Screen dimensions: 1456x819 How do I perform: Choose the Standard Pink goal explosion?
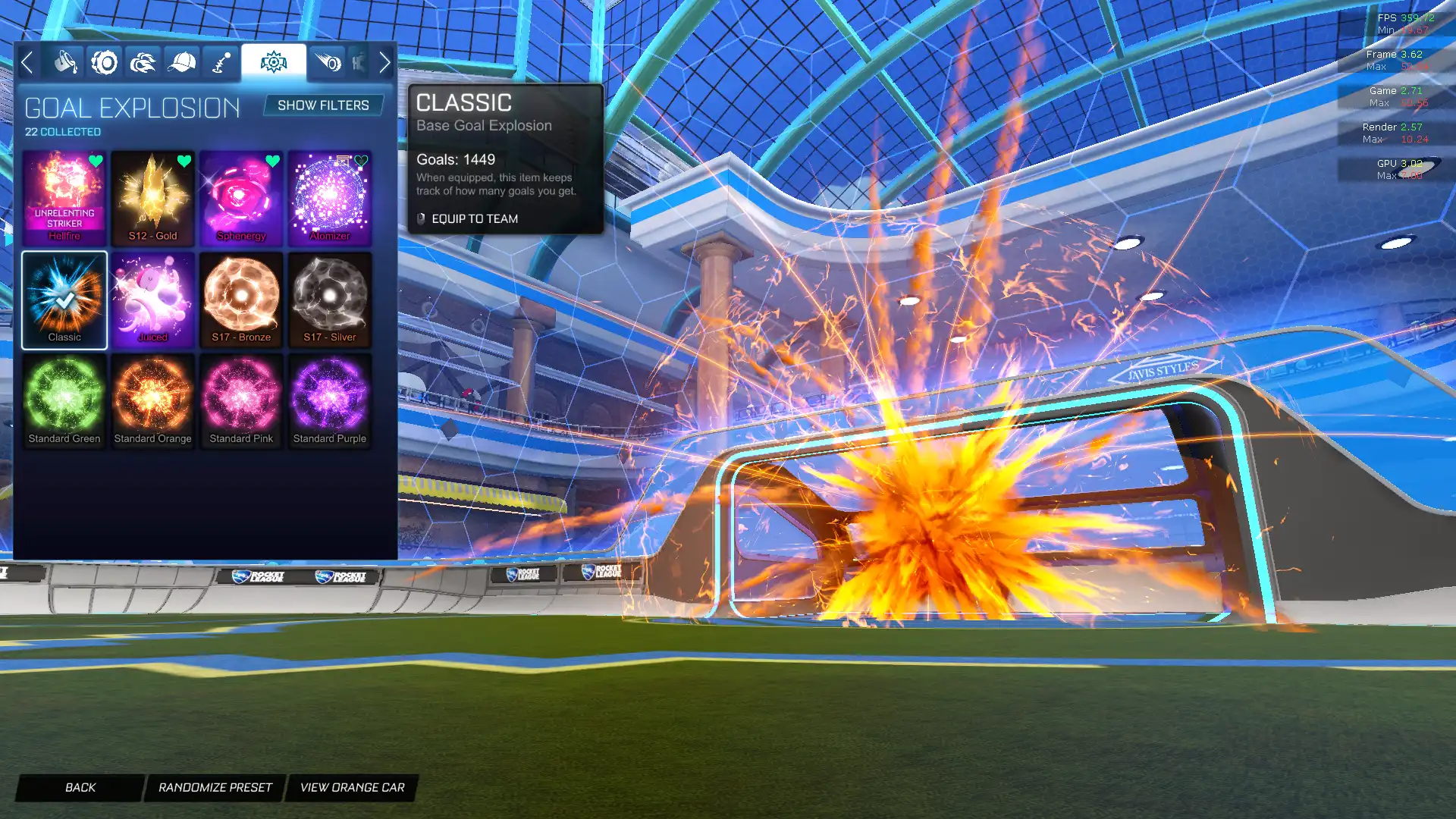coord(241,400)
